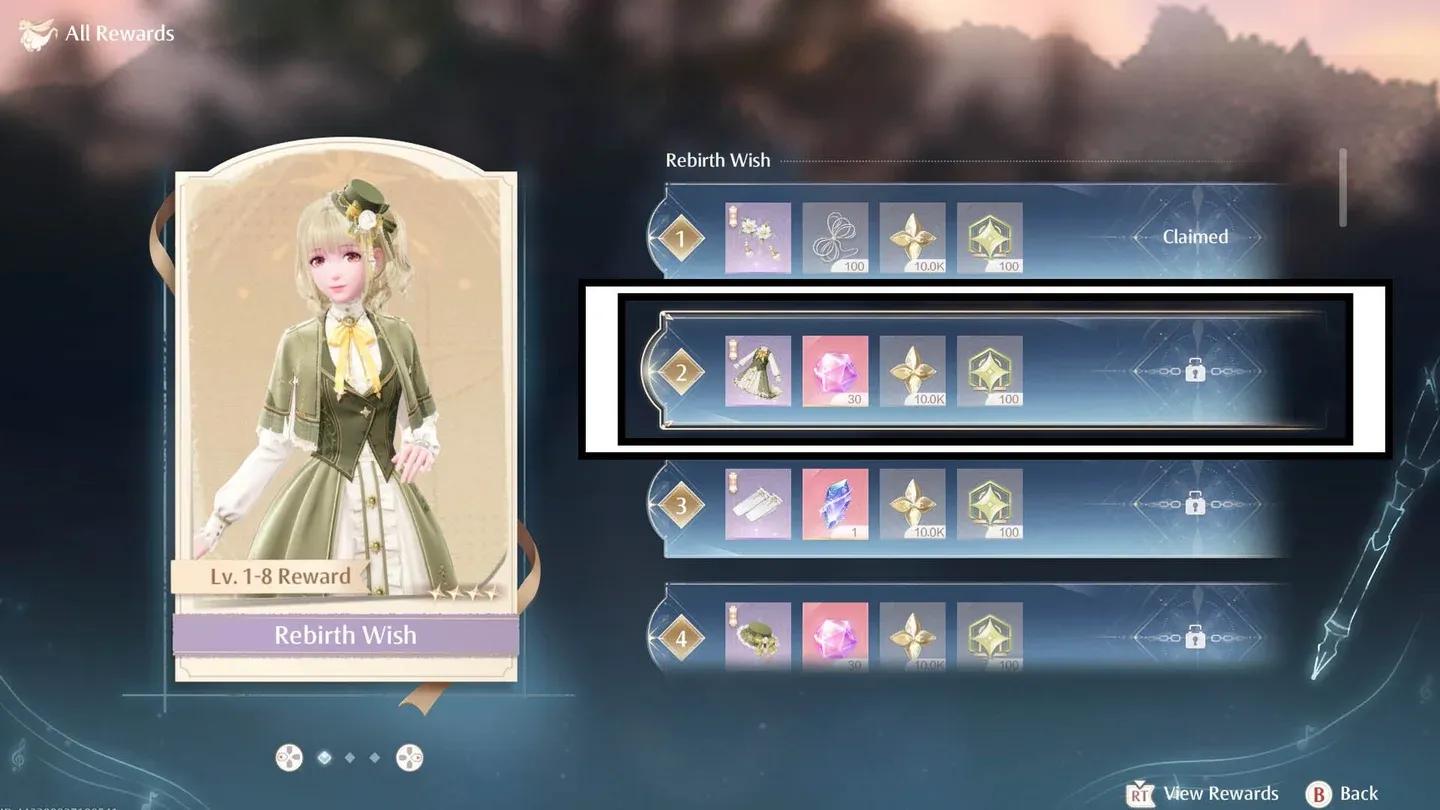The height and width of the screenshot is (810, 1440).
Task: Select the green dress reward in tier 2
Action: [x=757, y=371]
